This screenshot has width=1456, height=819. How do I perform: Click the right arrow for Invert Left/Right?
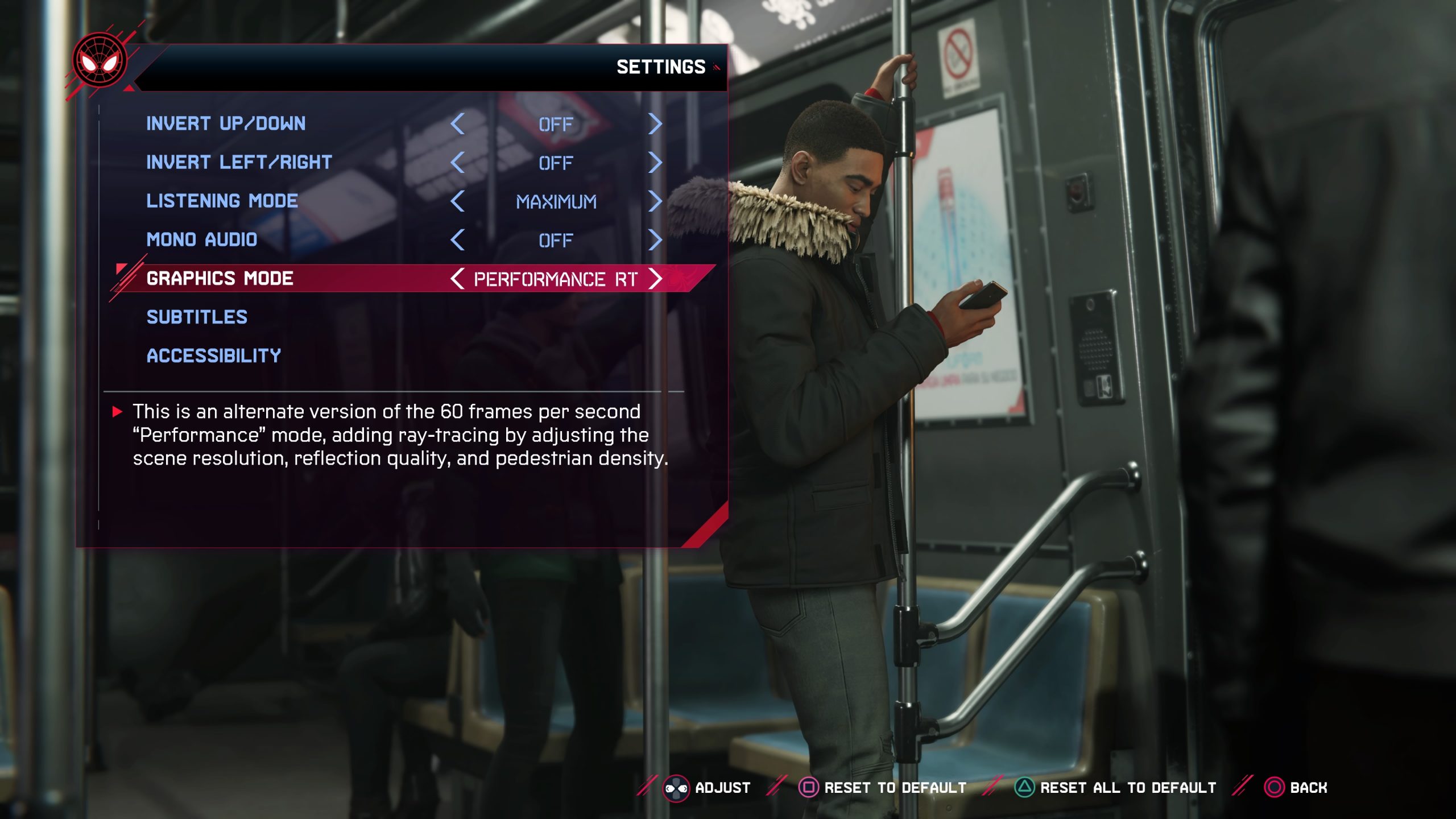click(655, 163)
